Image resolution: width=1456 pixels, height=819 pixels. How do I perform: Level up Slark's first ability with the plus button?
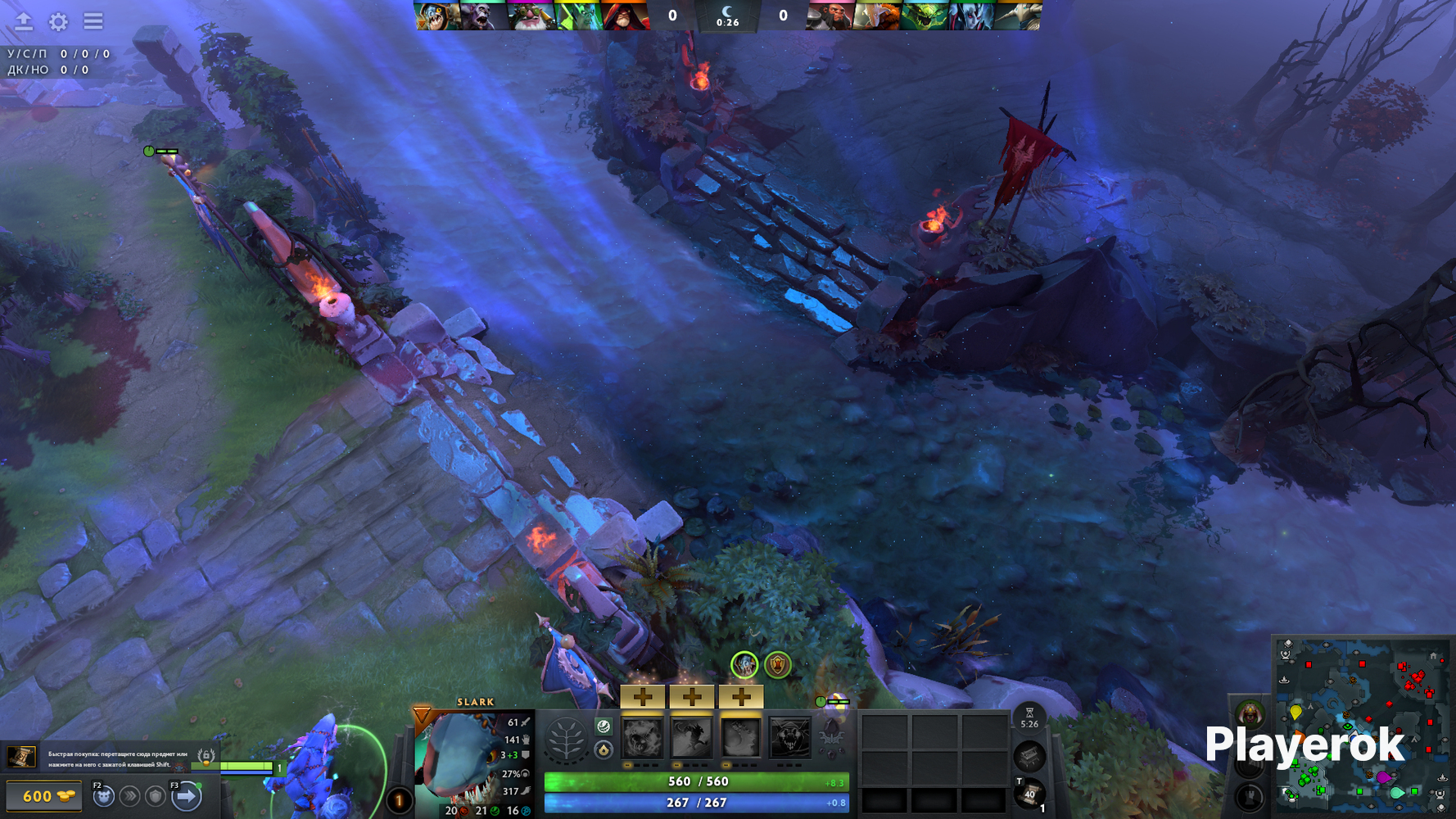point(643,697)
